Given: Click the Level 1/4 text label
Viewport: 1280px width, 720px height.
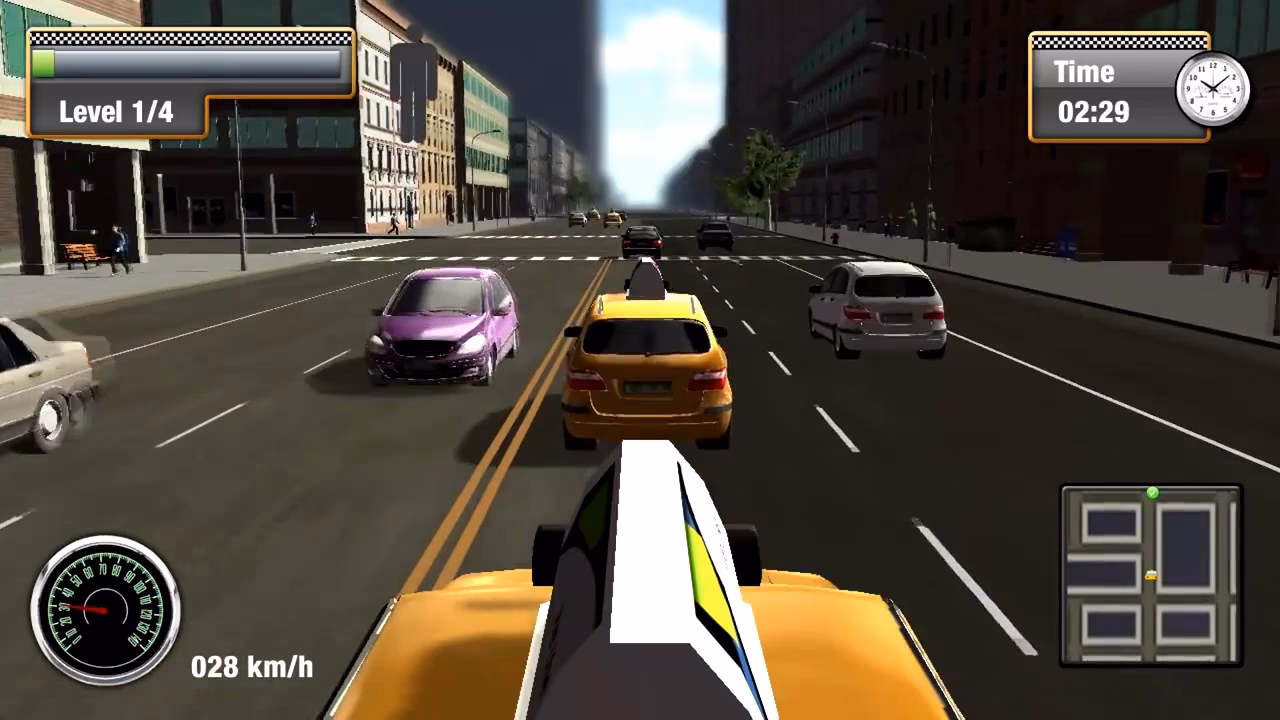Looking at the screenshot, I should [113, 112].
